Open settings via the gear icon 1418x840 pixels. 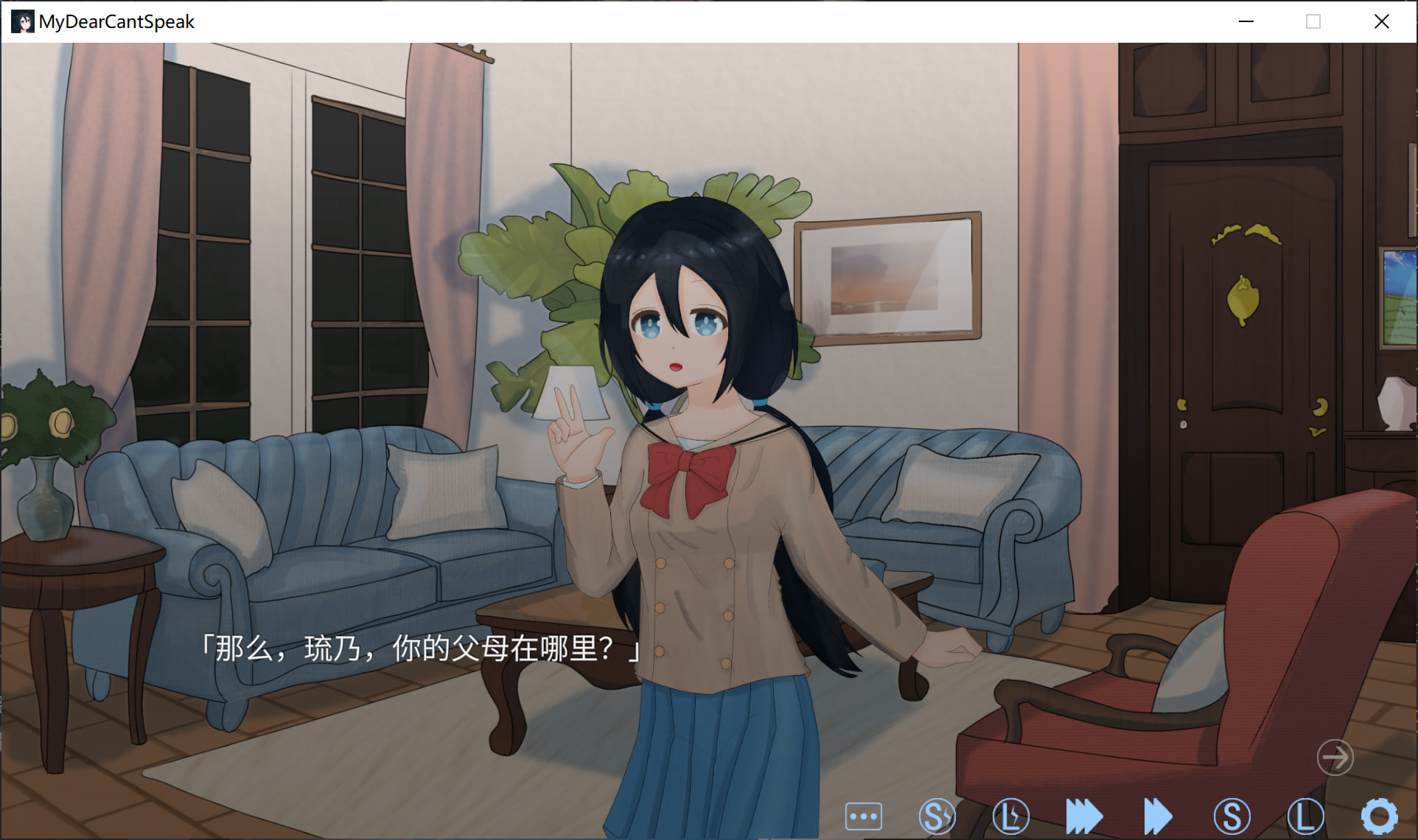(x=1379, y=816)
